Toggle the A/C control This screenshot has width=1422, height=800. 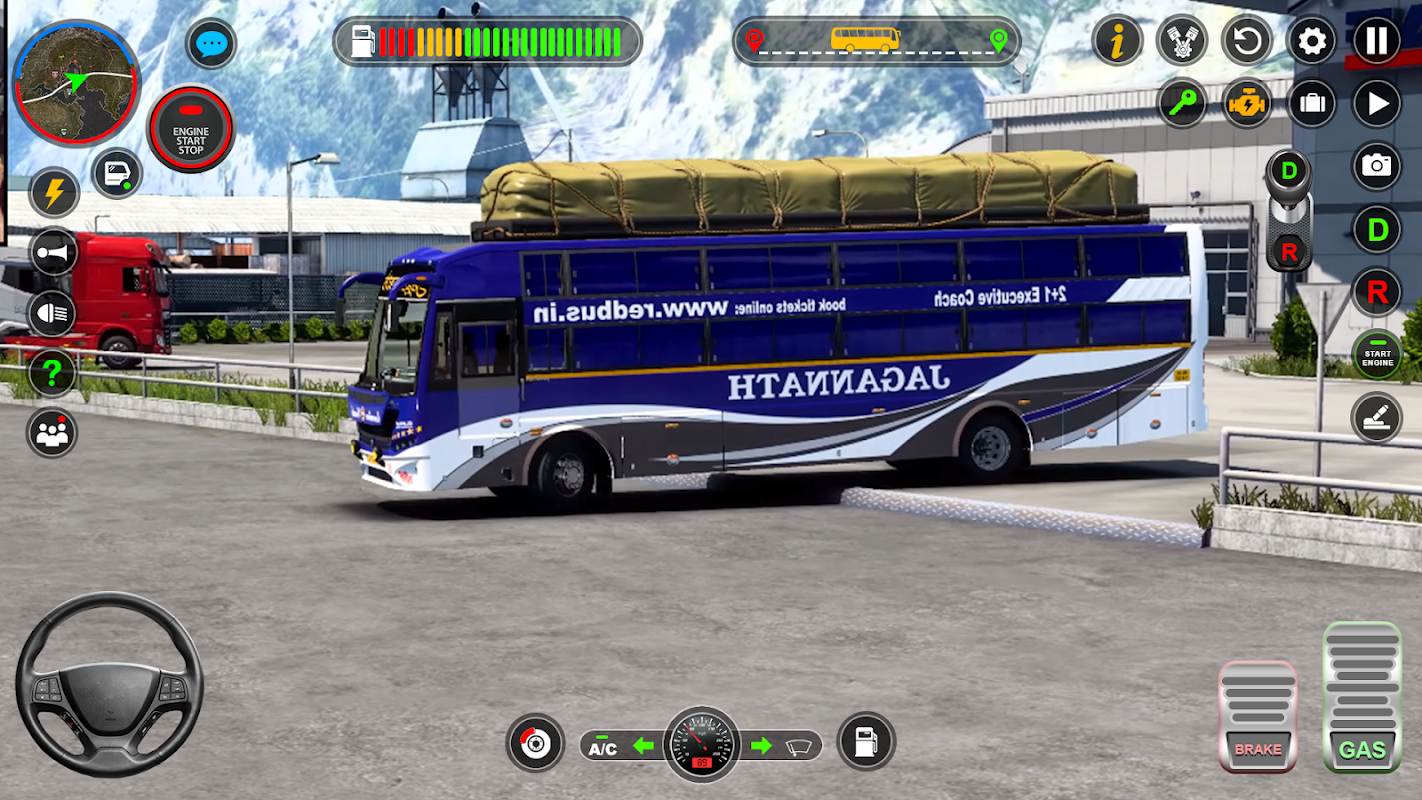(603, 746)
